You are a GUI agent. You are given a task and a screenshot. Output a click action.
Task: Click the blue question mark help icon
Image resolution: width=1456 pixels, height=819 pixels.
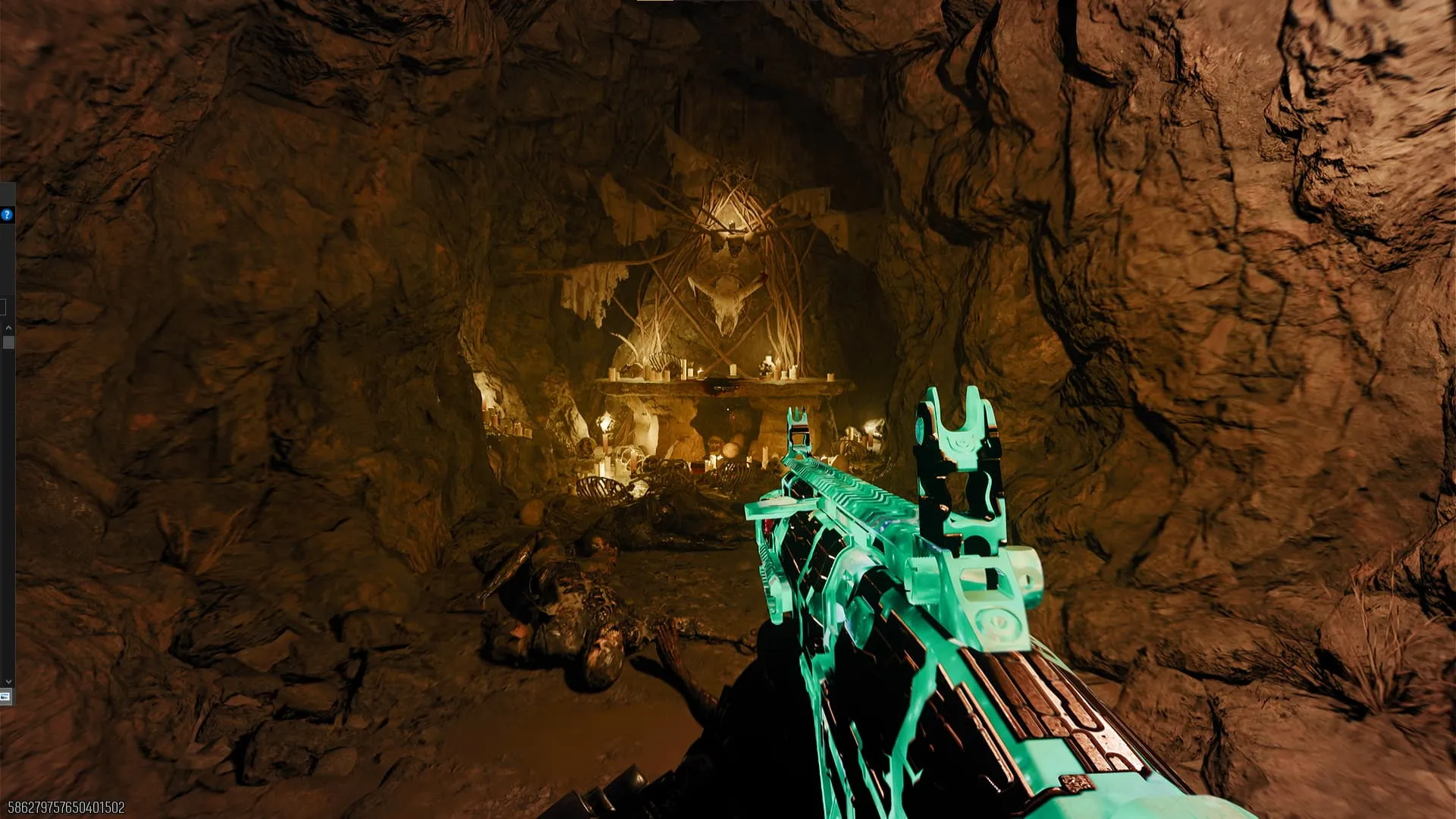coord(7,215)
